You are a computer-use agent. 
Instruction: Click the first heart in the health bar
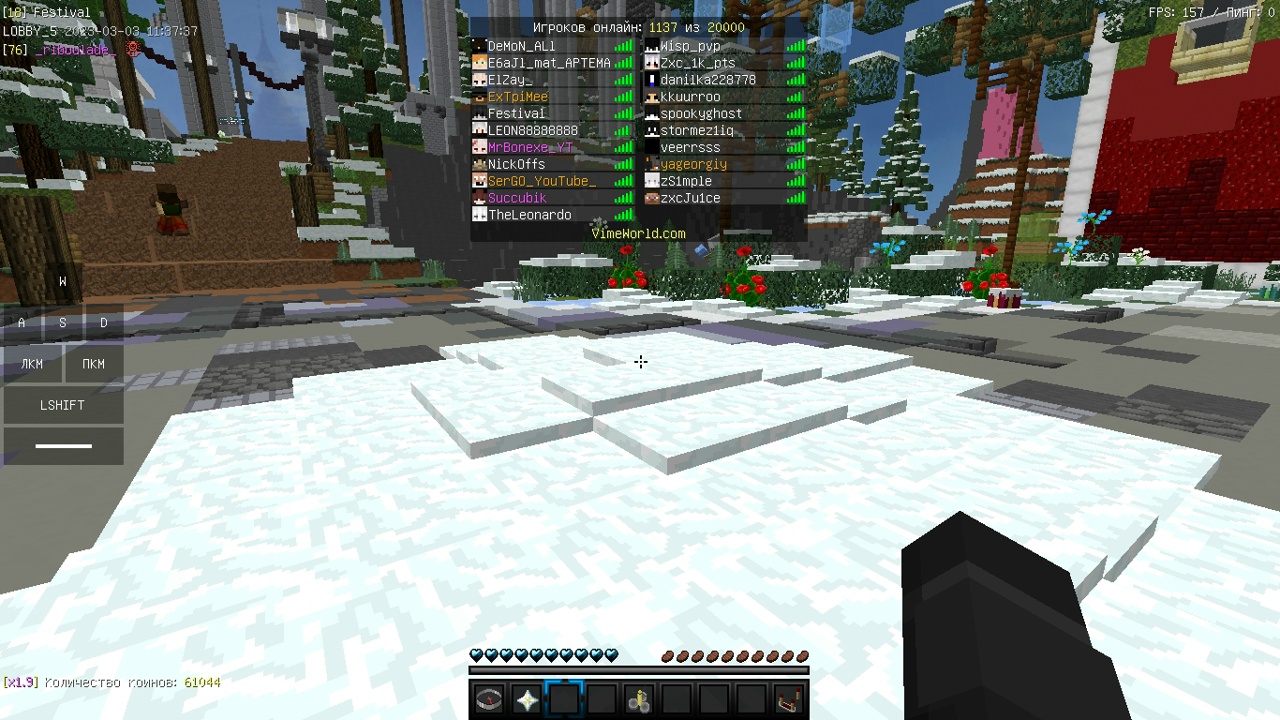(x=475, y=655)
